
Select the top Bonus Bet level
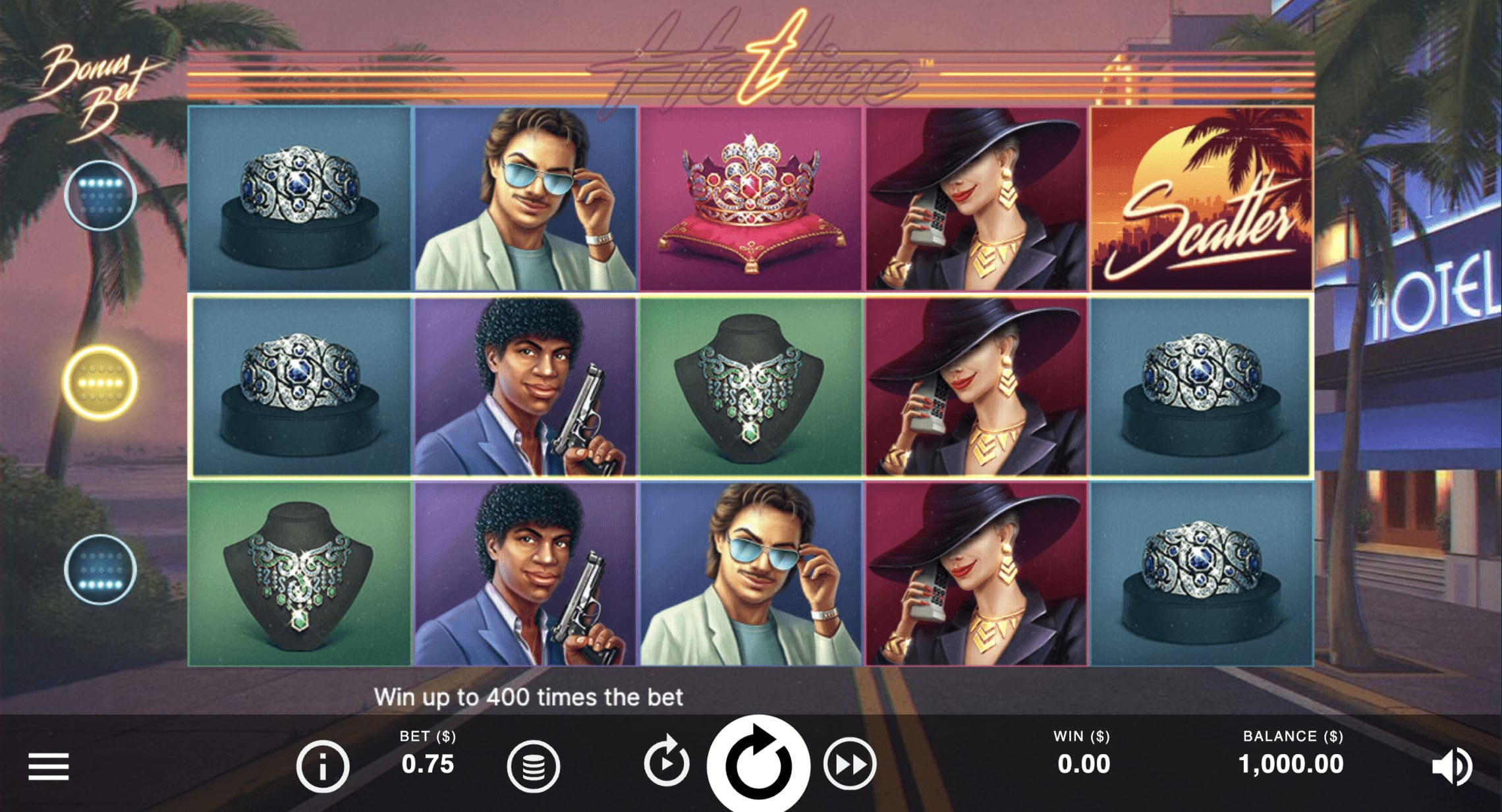point(100,194)
